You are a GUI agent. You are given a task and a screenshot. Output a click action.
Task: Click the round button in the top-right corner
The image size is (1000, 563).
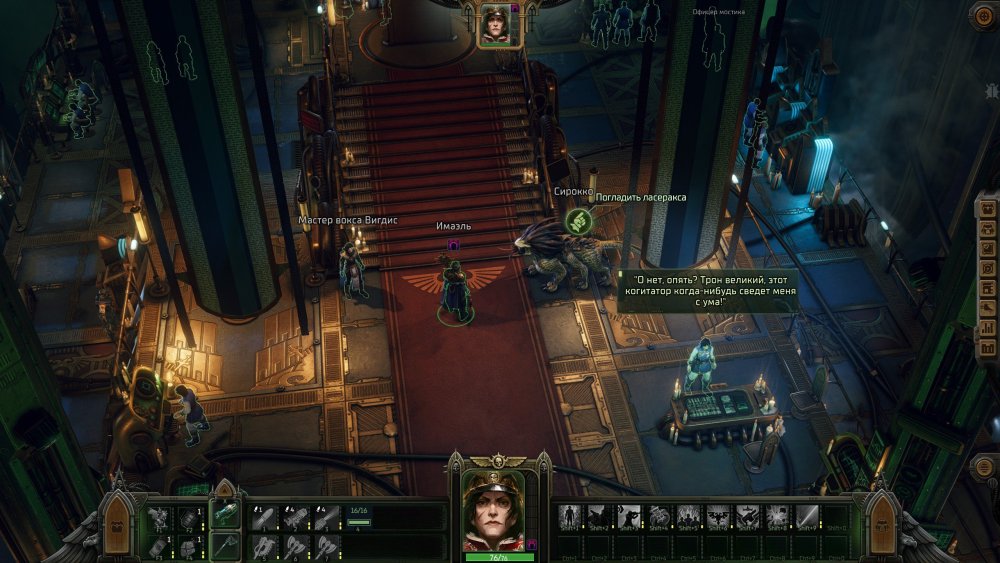pos(982,15)
